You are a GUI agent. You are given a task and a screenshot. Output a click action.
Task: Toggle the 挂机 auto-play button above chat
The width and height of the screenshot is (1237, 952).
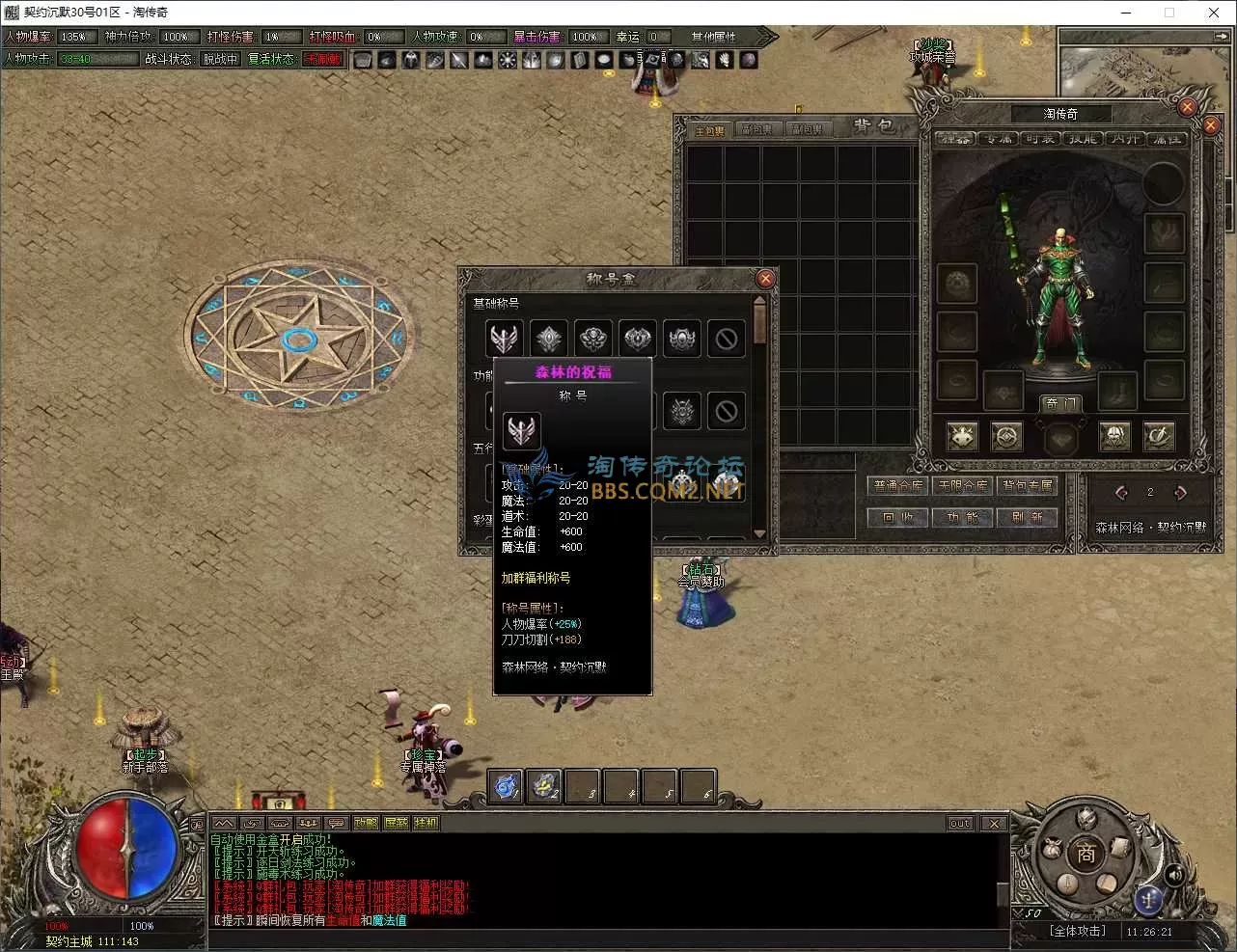coord(426,823)
